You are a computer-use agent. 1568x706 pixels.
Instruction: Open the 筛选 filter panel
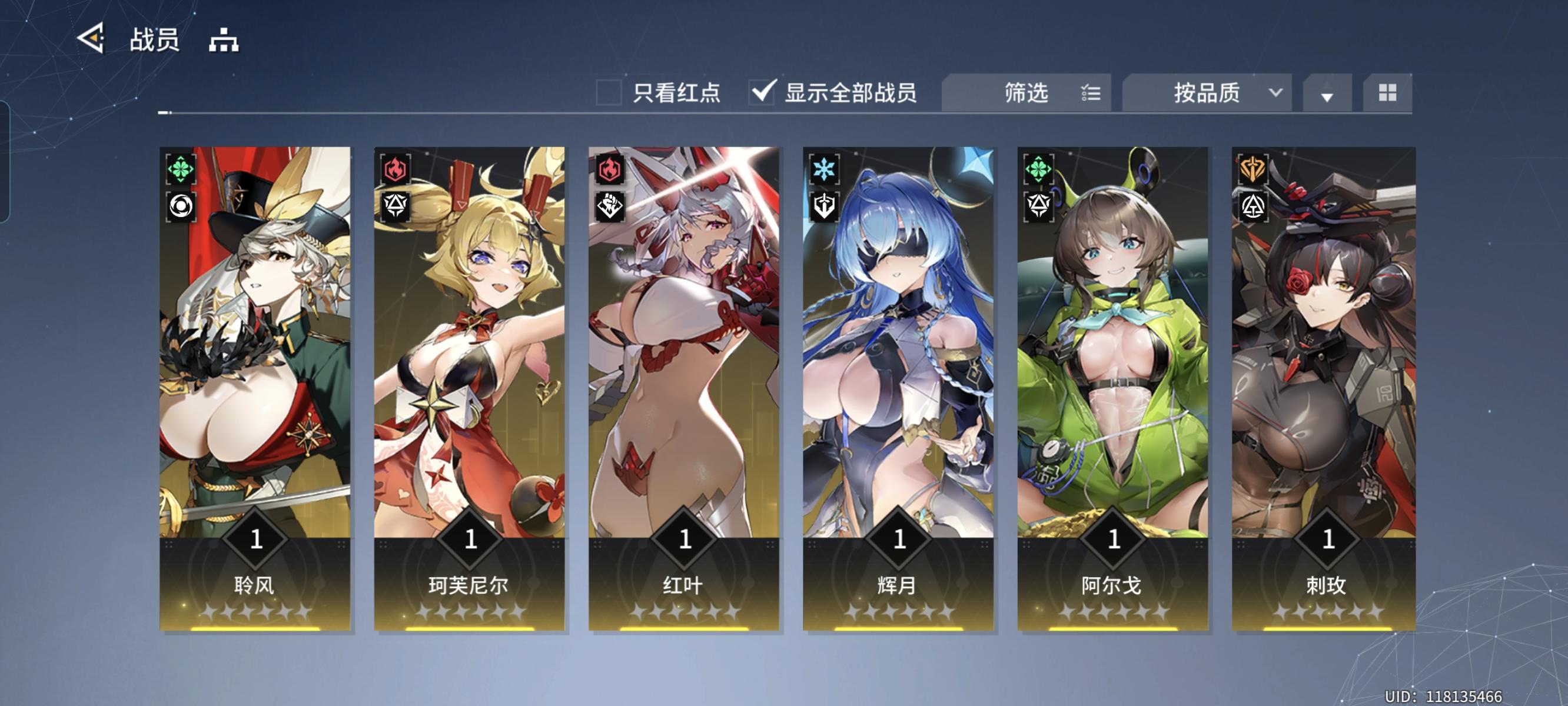1026,92
